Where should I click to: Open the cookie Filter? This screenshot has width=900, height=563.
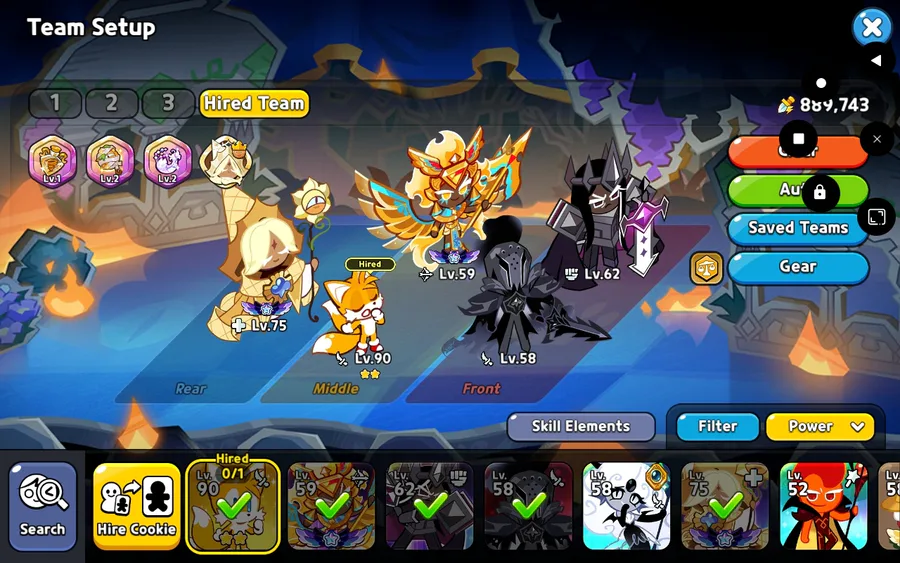tap(717, 426)
